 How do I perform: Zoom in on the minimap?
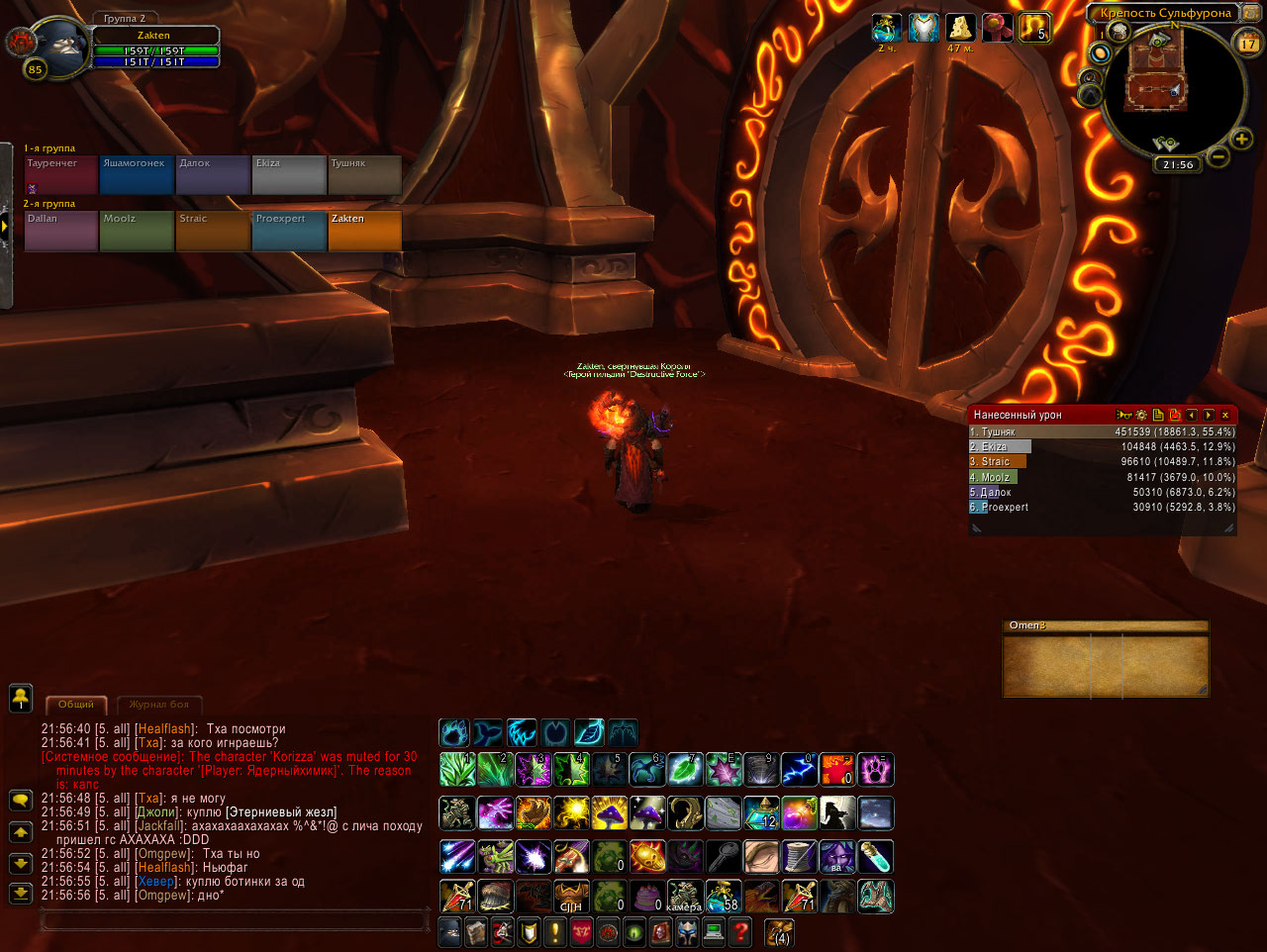point(1241,140)
